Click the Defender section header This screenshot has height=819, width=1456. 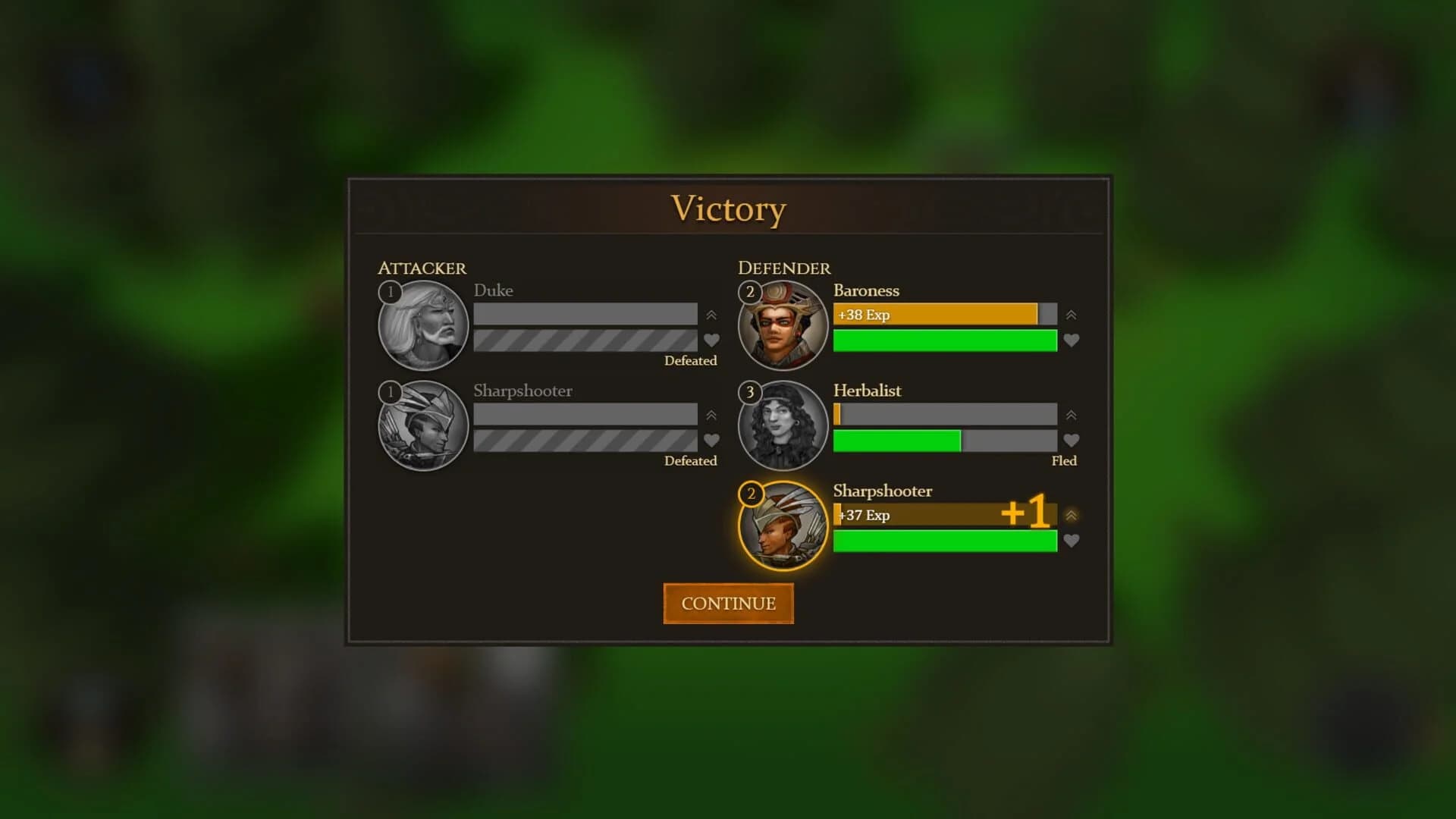(x=783, y=268)
